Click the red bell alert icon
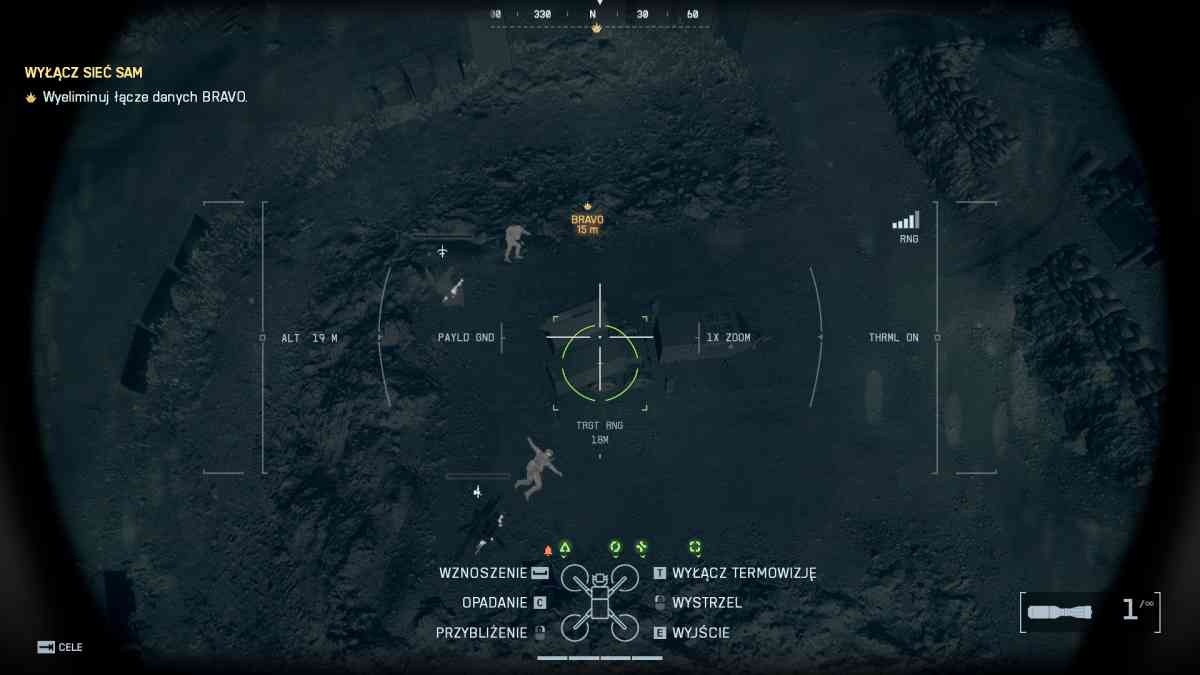 click(x=547, y=550)
